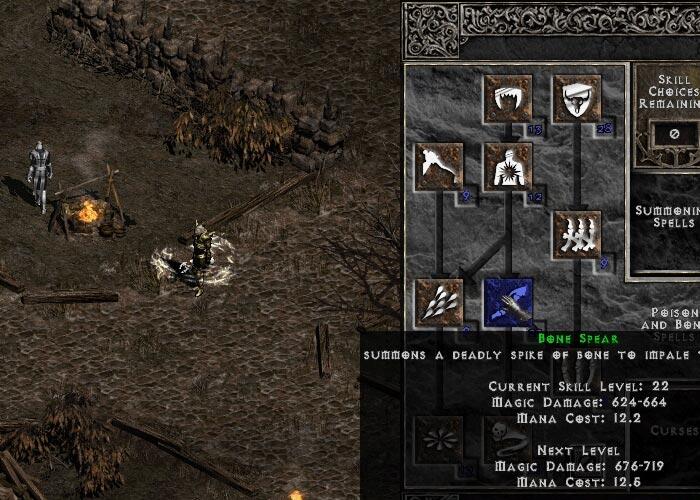
Task: Choose the Bone Armor skill
Action: pos(577,98)
